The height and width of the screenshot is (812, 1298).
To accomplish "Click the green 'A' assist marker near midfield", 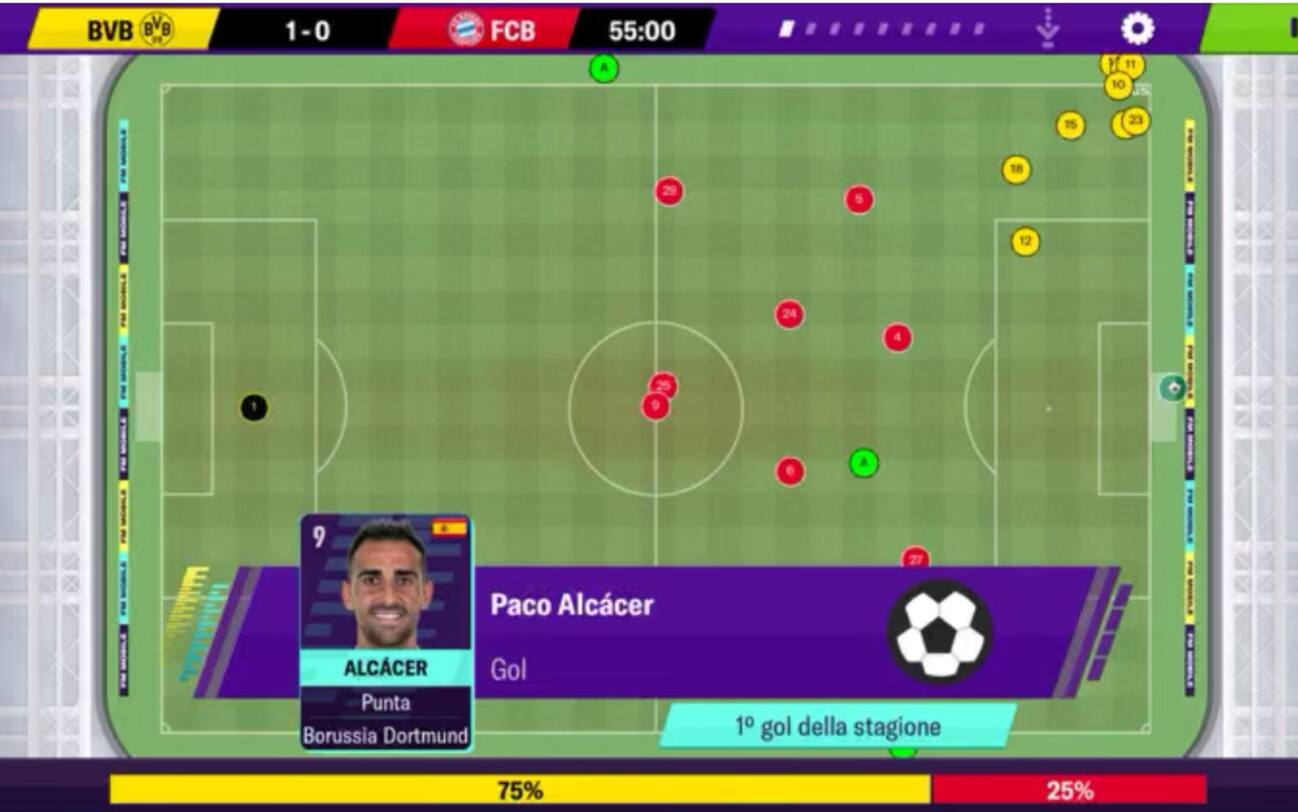I will pyautogui.click(x=862, y=462).
